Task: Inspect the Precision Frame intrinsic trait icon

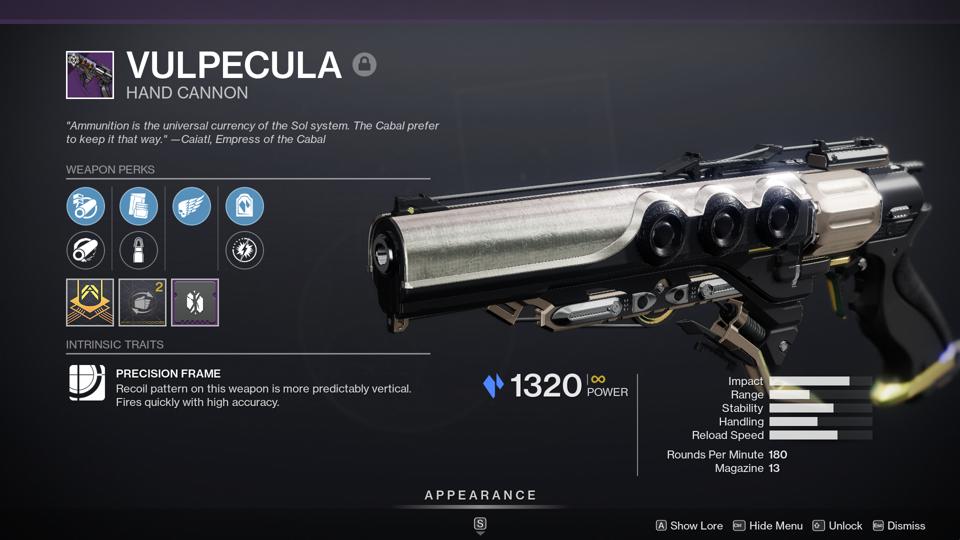Action: [x=87, y=383]
